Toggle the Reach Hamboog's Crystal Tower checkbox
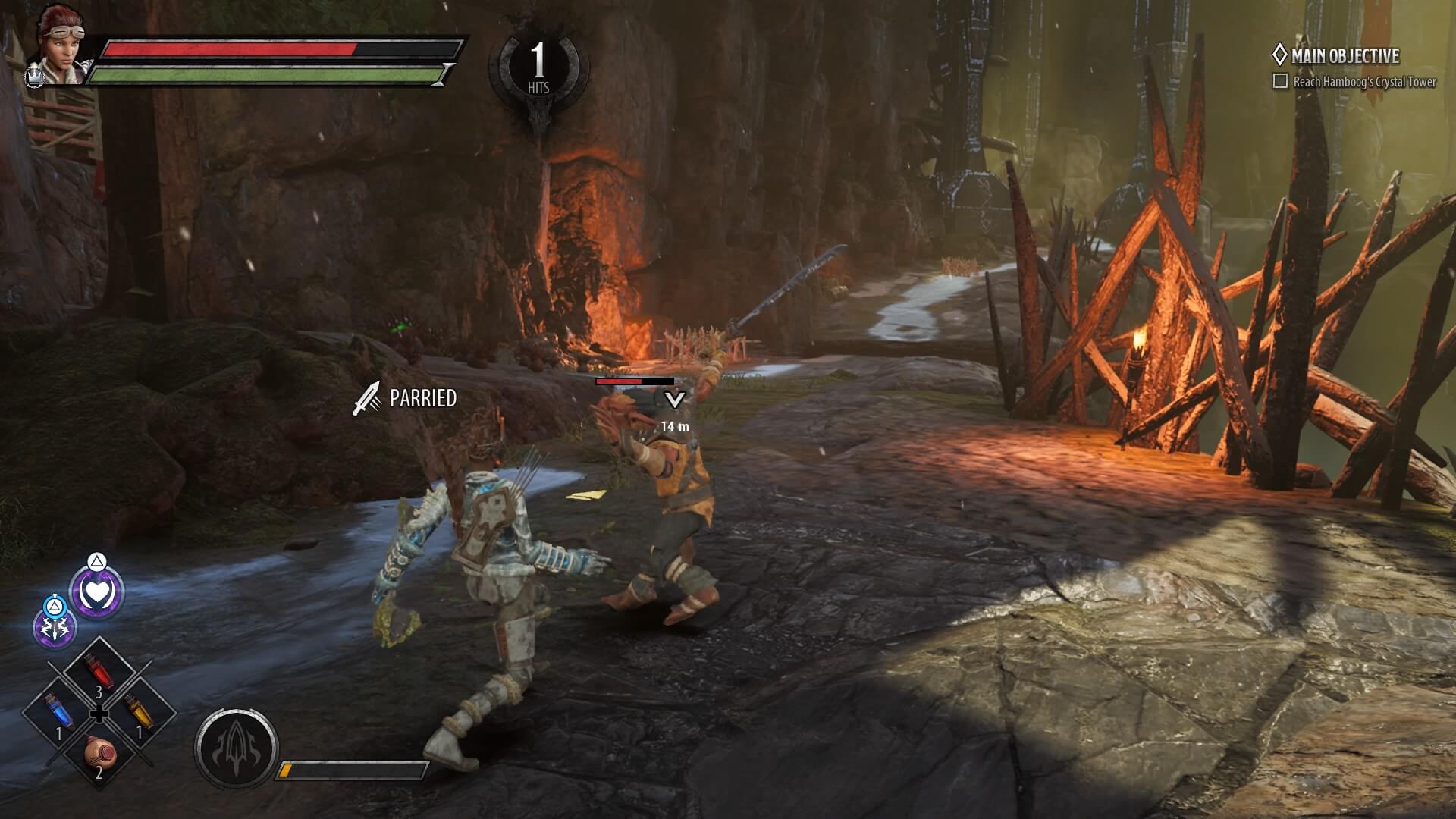Screen dimensions: 1456x819 pyautogui.click(x=1280, y=81)
